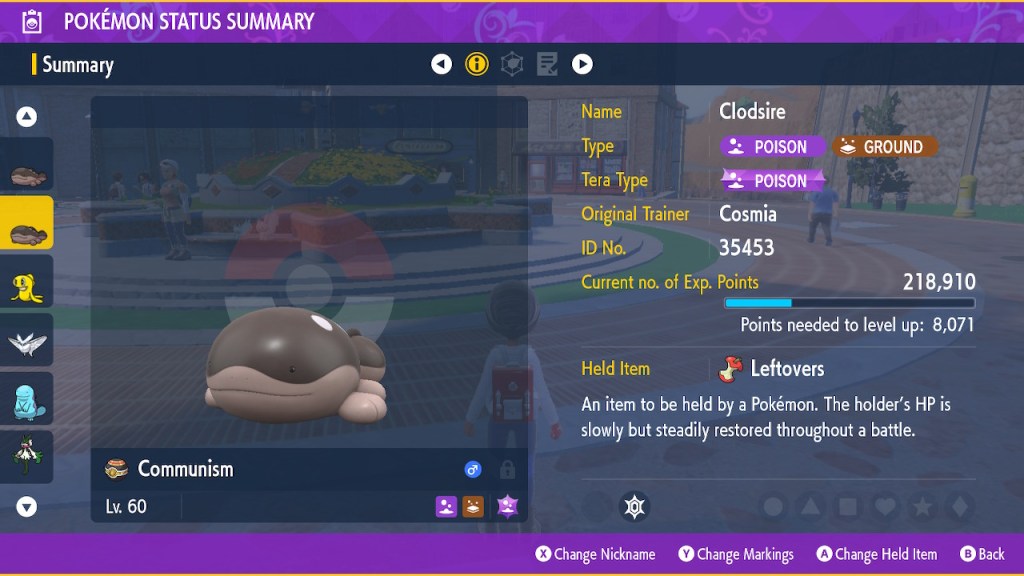Image resolution: width=1024 pixels, height=576 pixels.
Task: Choose the blue Quagsire party slot
Action: click(27, 400)
